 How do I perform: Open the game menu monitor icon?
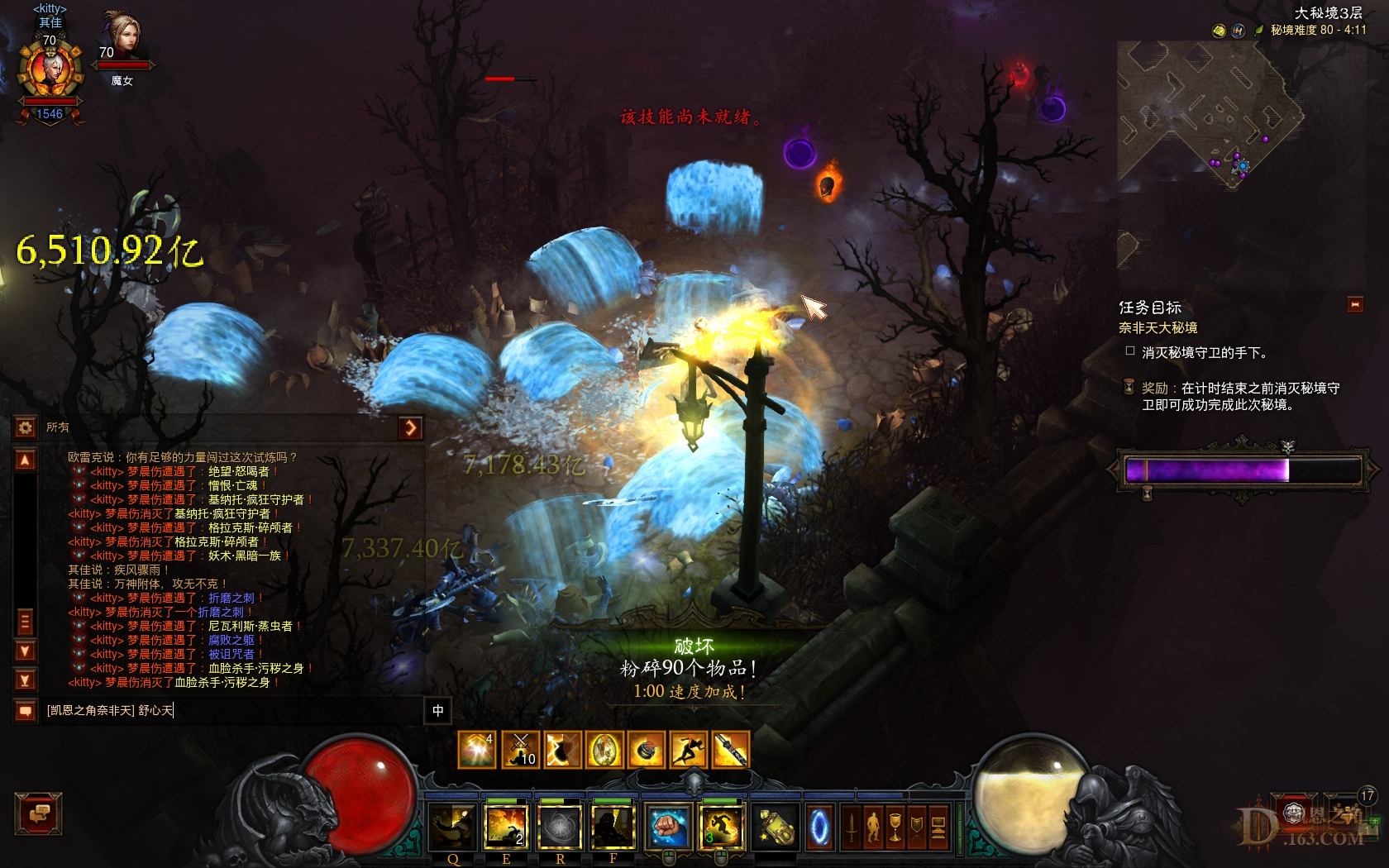[x=938, y=827]
